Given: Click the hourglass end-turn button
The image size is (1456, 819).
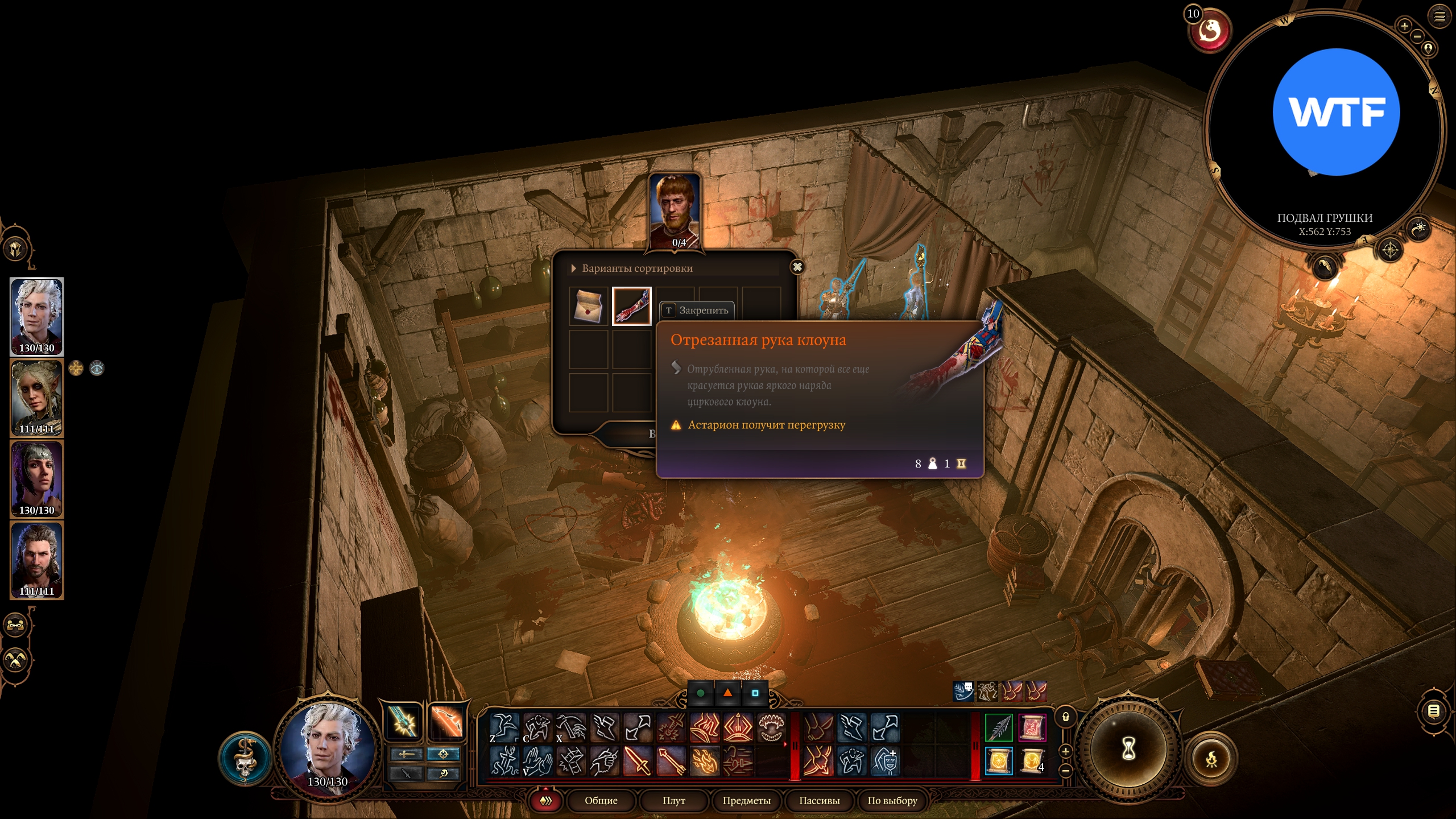Looking at the screenshot, I should tap(1128, 749).
